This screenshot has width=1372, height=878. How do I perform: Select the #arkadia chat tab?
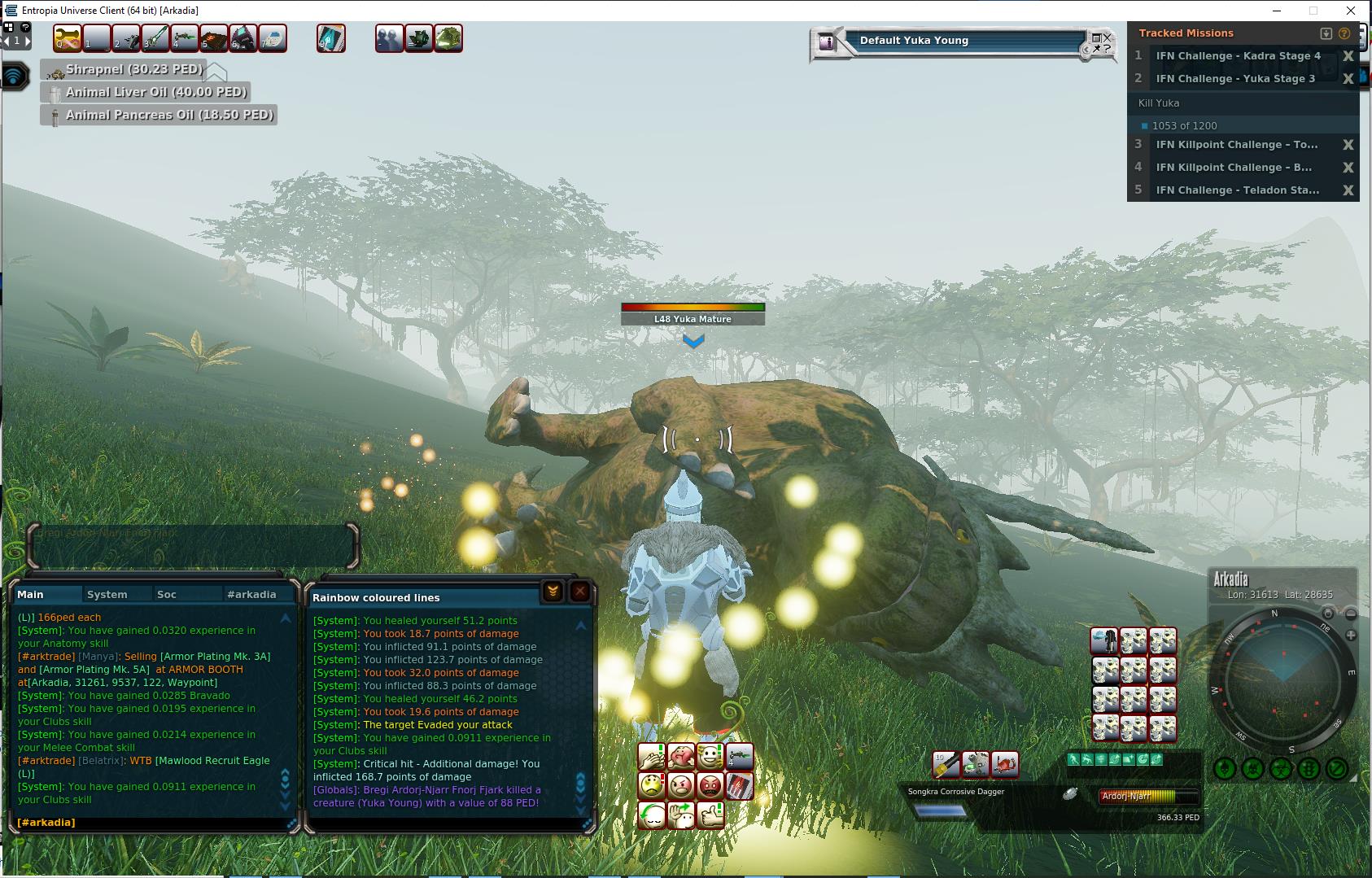[251, 594]
